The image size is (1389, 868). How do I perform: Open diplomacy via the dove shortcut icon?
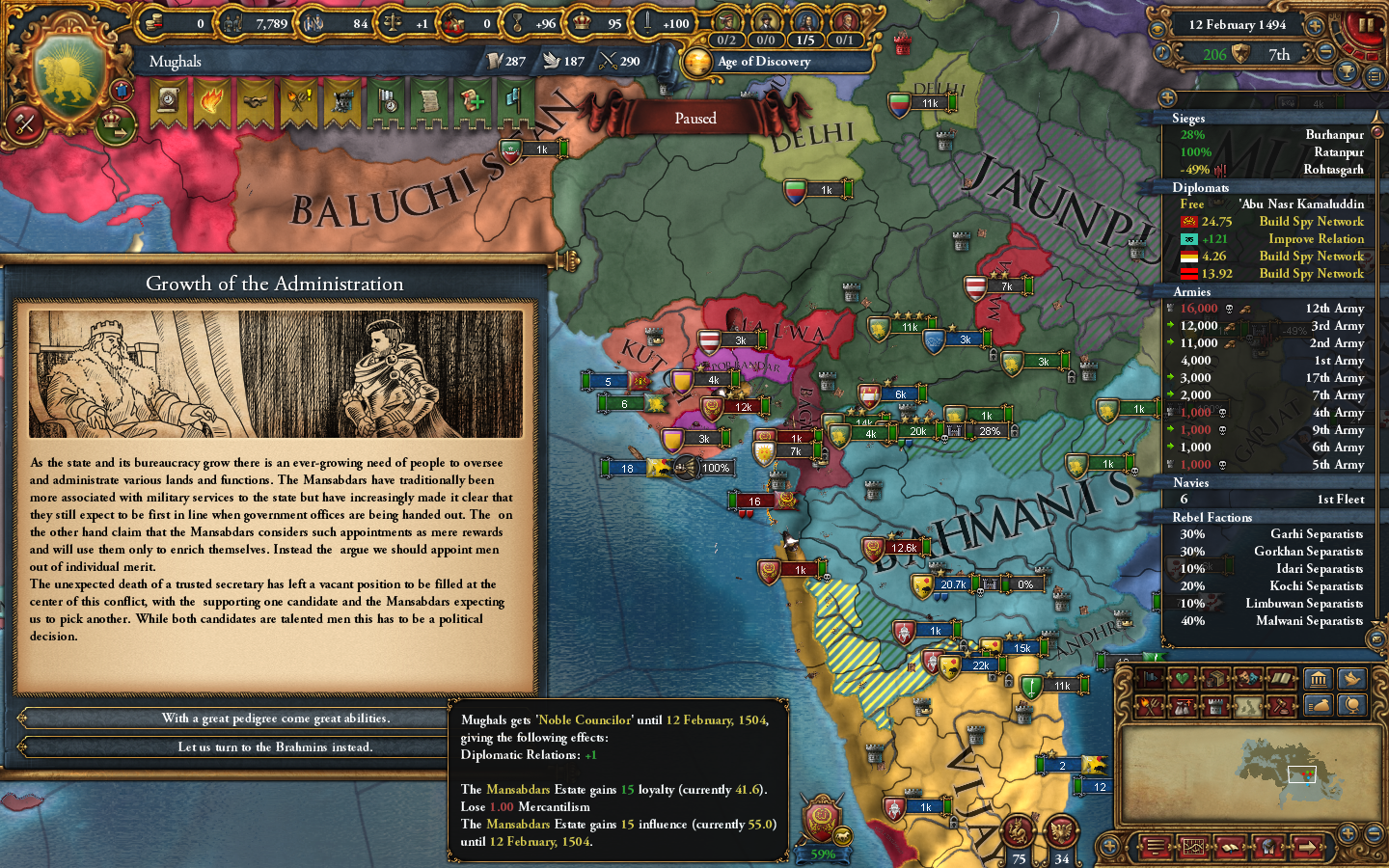(x=1351, y=679)
